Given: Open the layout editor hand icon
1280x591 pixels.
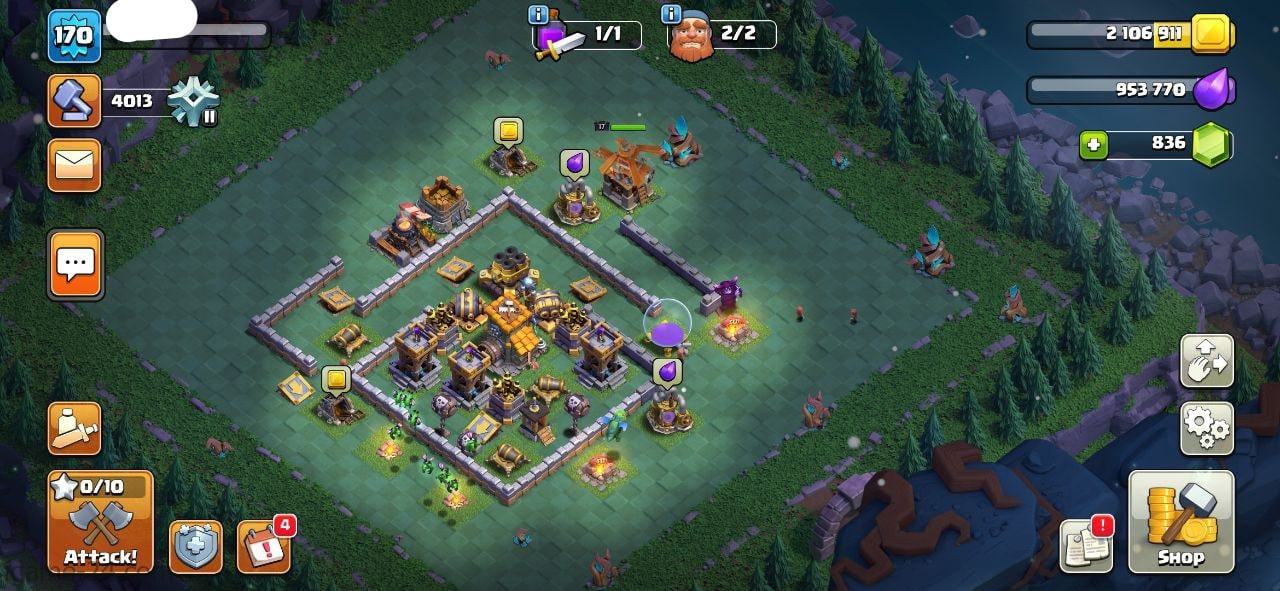Looking at the screenshot, I should coord(1207,362).
